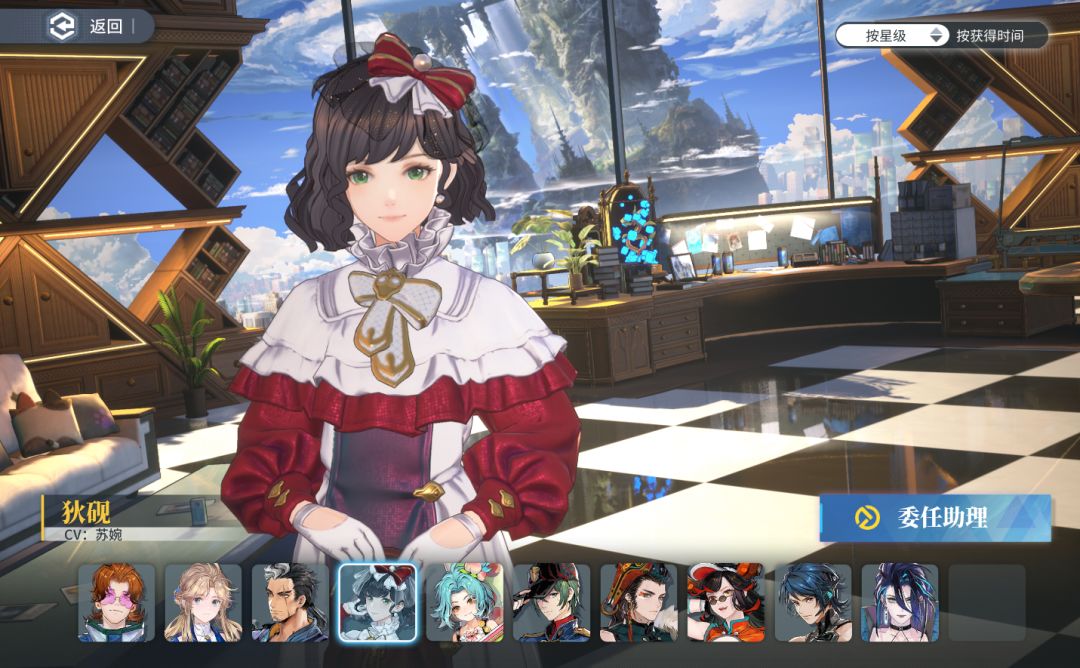Select the highlighted red-bow girl portrait

377,602
